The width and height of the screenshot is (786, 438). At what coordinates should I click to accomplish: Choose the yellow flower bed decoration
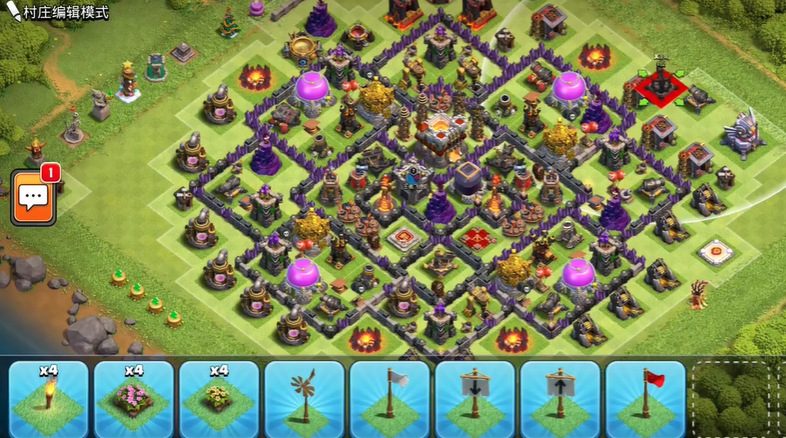[x=218, y=398]
